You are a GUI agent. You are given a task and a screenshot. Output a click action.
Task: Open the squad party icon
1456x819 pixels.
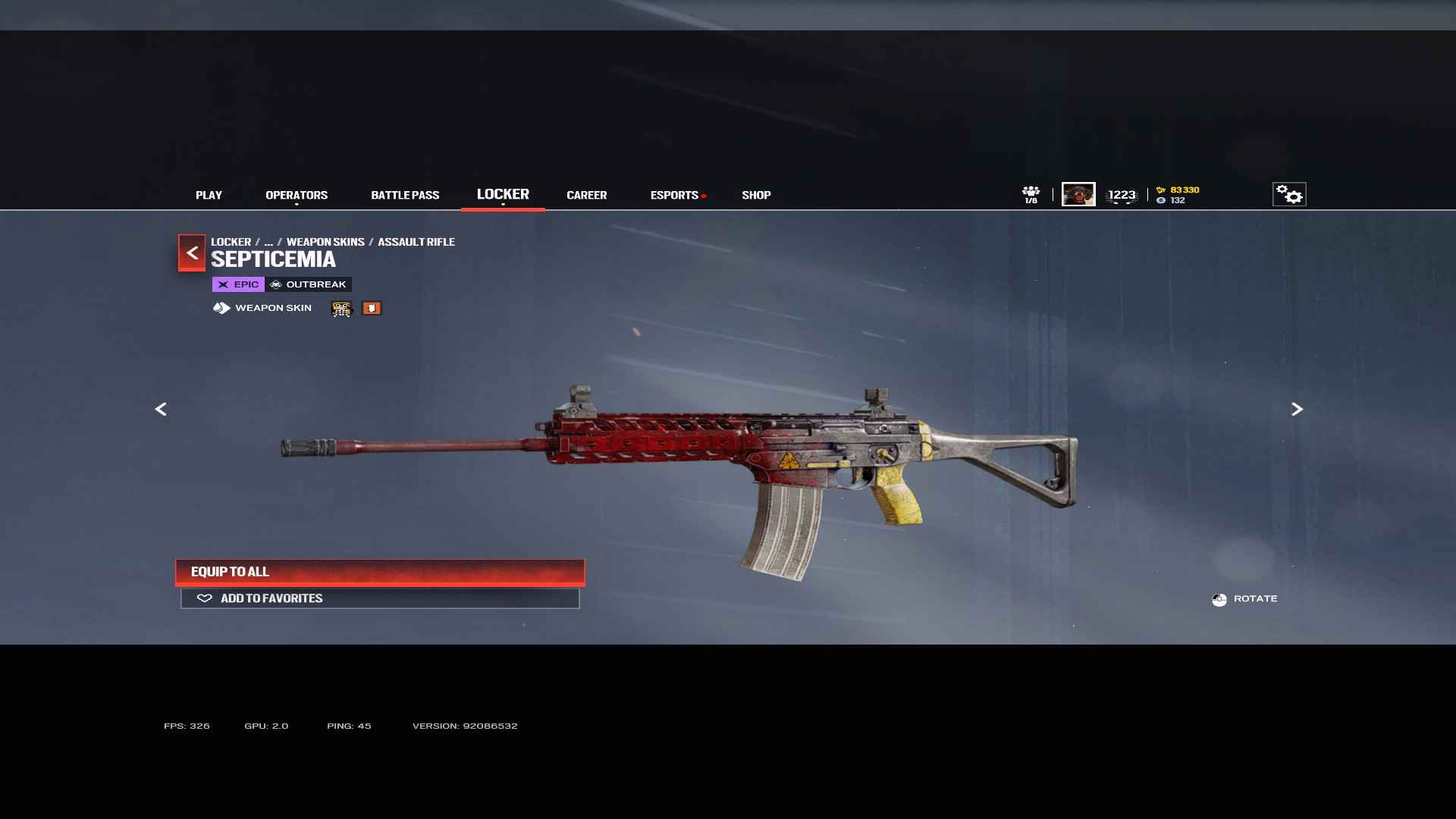tap(1031, 194)
